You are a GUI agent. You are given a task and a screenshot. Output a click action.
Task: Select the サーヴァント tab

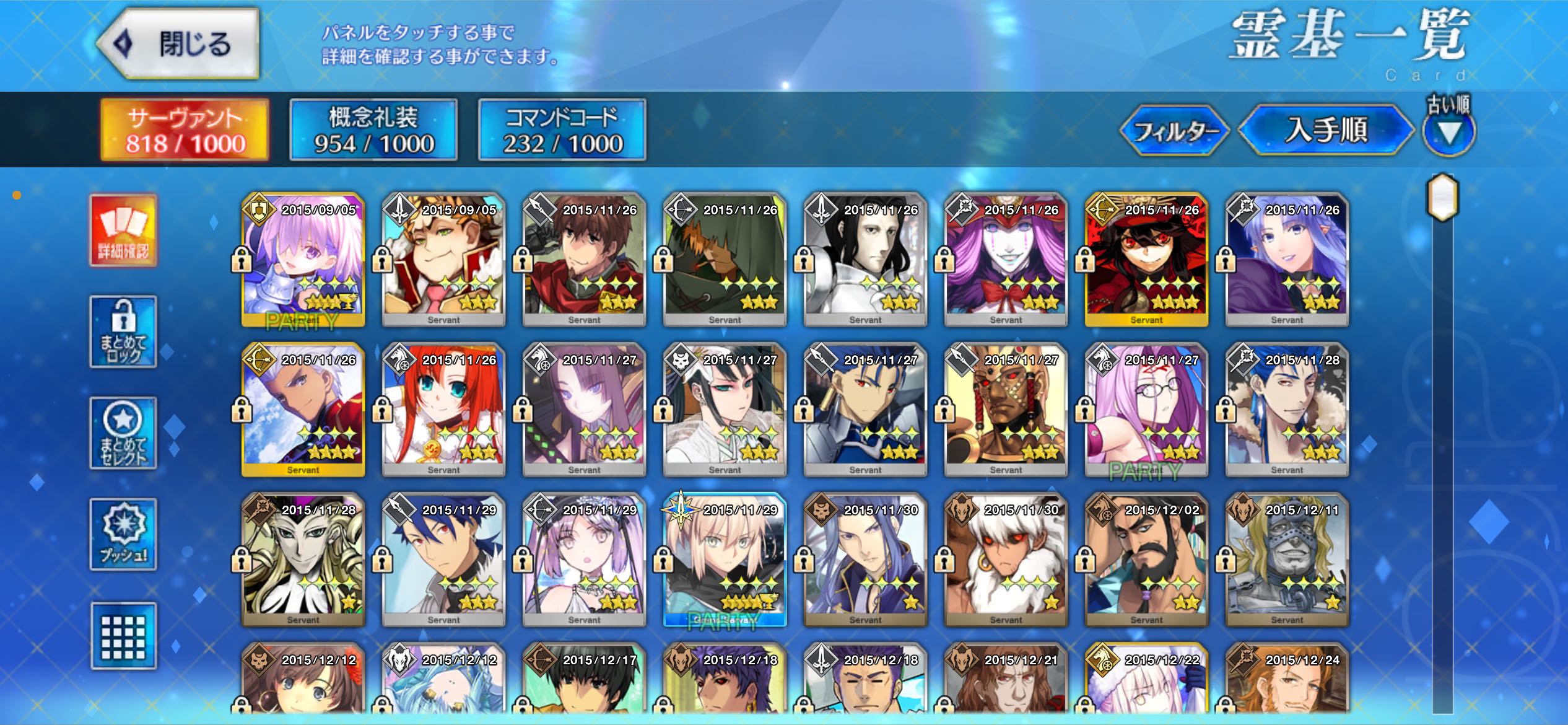(185, 130)
